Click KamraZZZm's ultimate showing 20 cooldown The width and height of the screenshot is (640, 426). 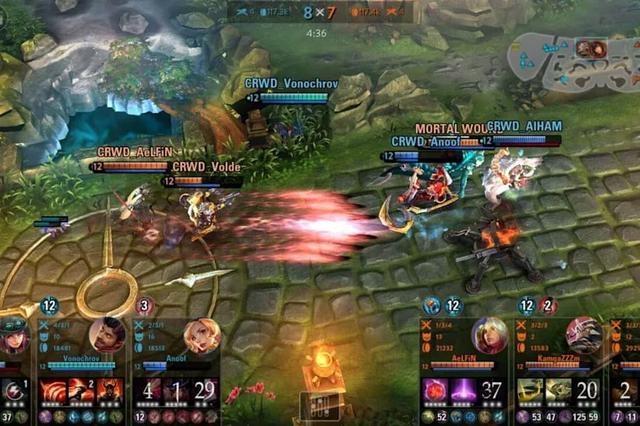pos(587,390)
